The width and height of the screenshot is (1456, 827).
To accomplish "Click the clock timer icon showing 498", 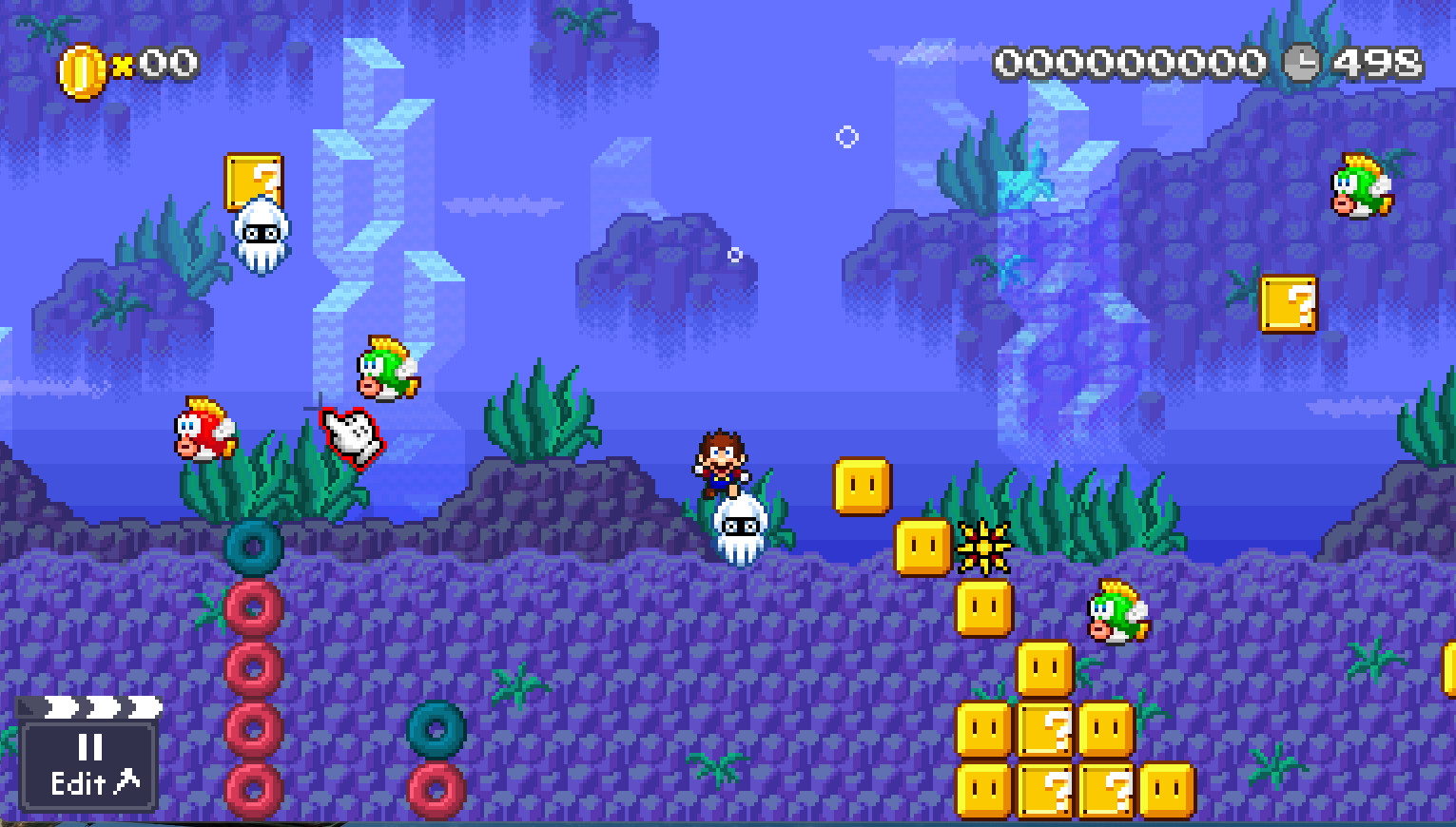I will click(1301, 65).
